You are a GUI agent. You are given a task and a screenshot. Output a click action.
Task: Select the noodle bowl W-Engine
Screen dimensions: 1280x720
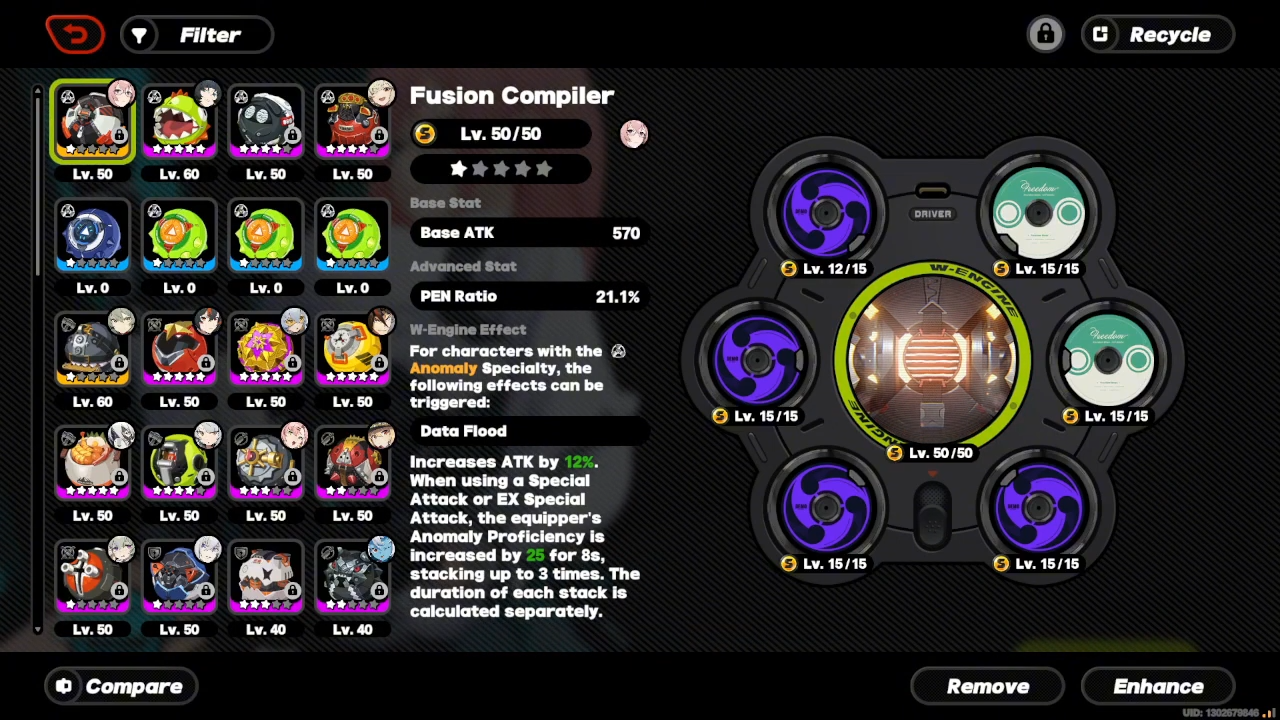tap(93, 464)
